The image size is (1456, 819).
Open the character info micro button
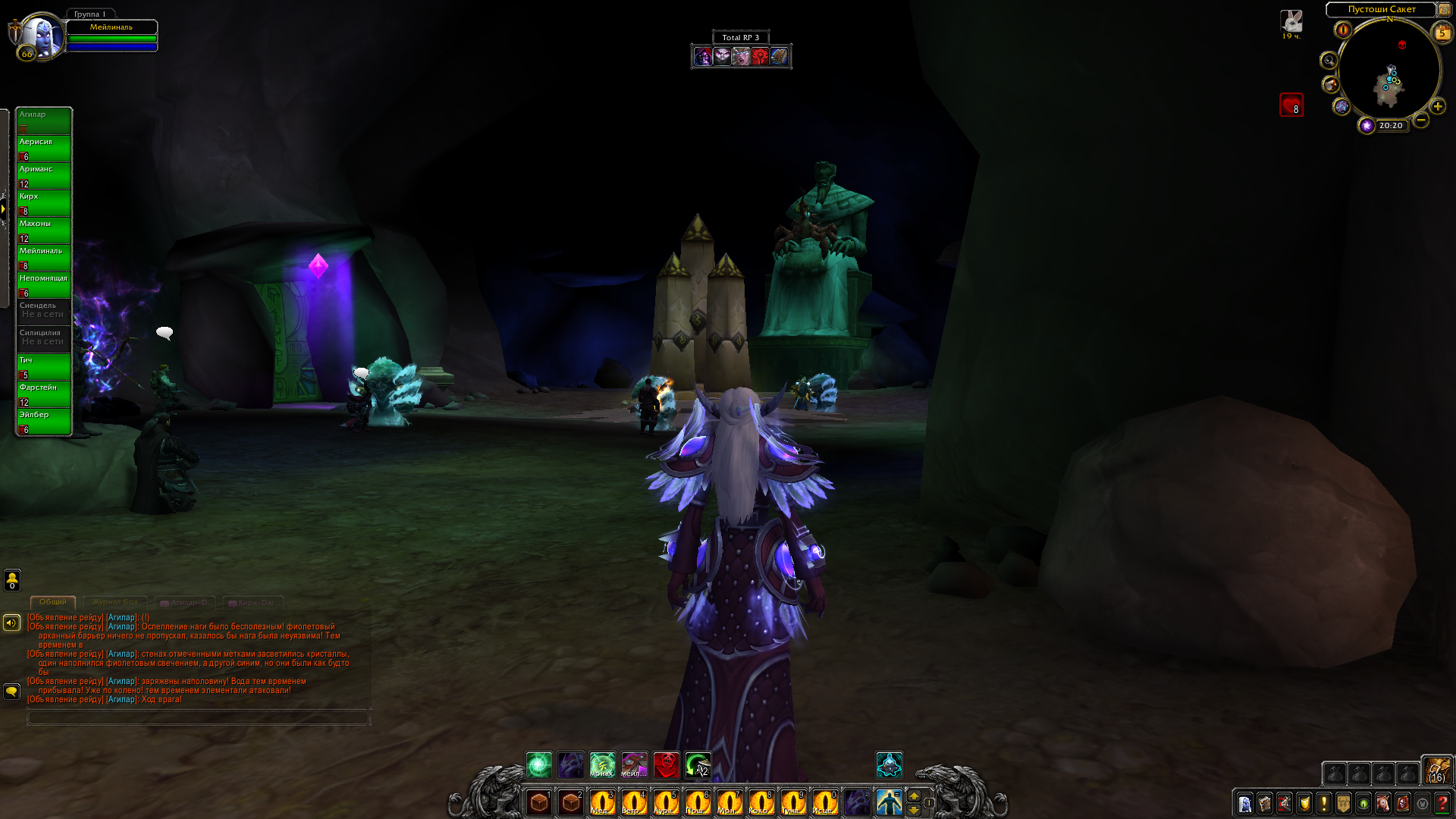[1245, 803]
